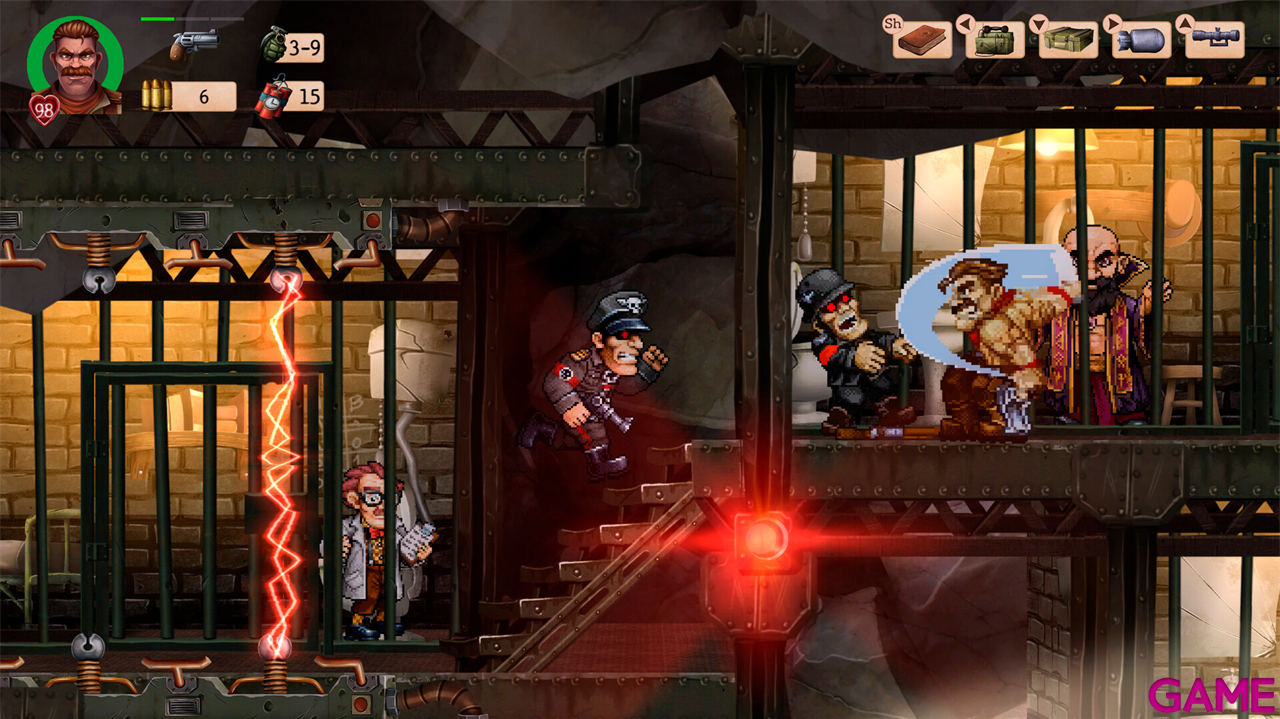1280x719 pixels.
Task: Choose the green ammo crate slot
Action: pos(1068,40)
